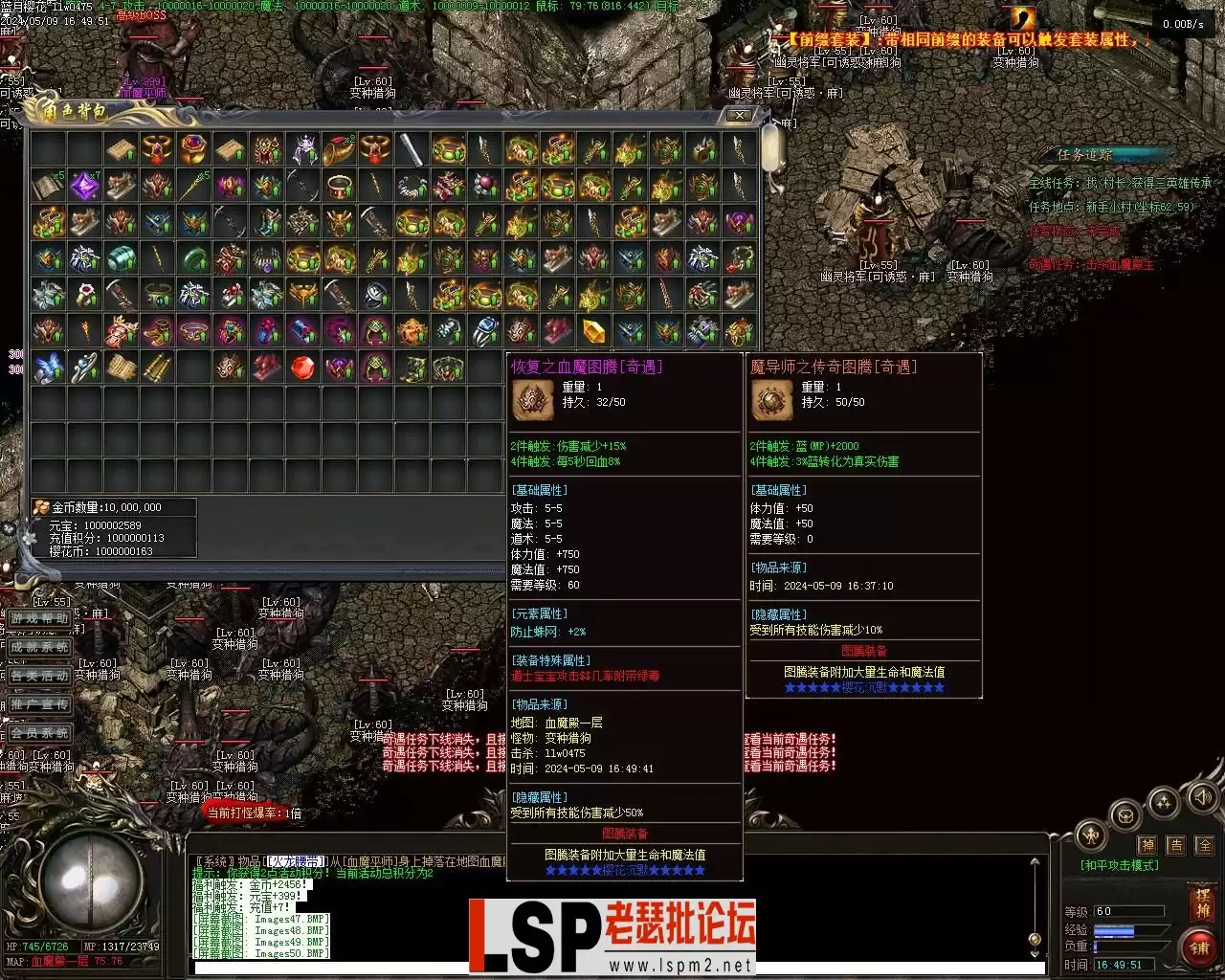This screenshot has width=1225, height=980.
Task: Open the 游戏帮助 game help menu
Action: coord(40,618)
